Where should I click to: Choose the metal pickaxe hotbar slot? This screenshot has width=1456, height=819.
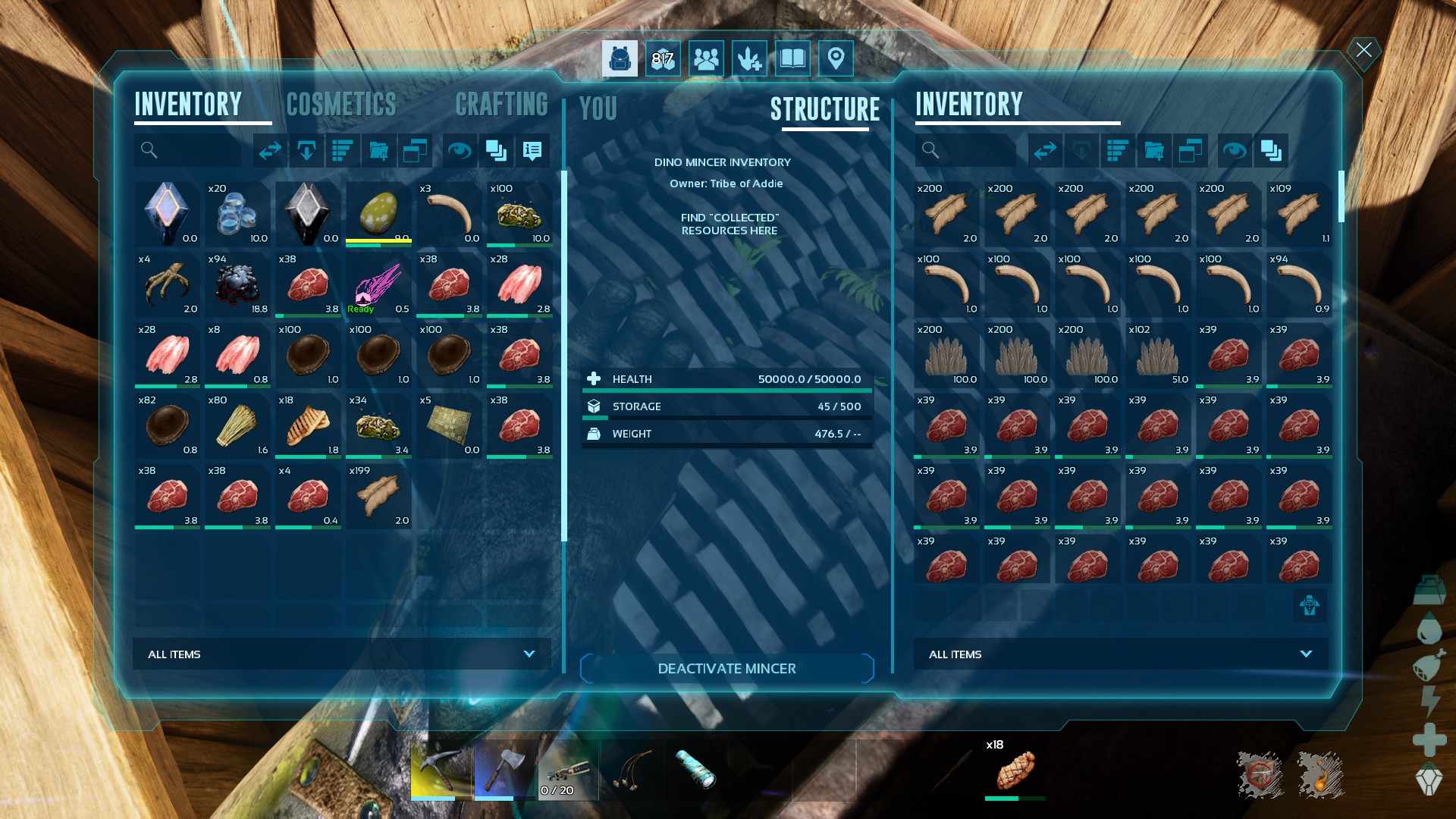pos(441,770)
